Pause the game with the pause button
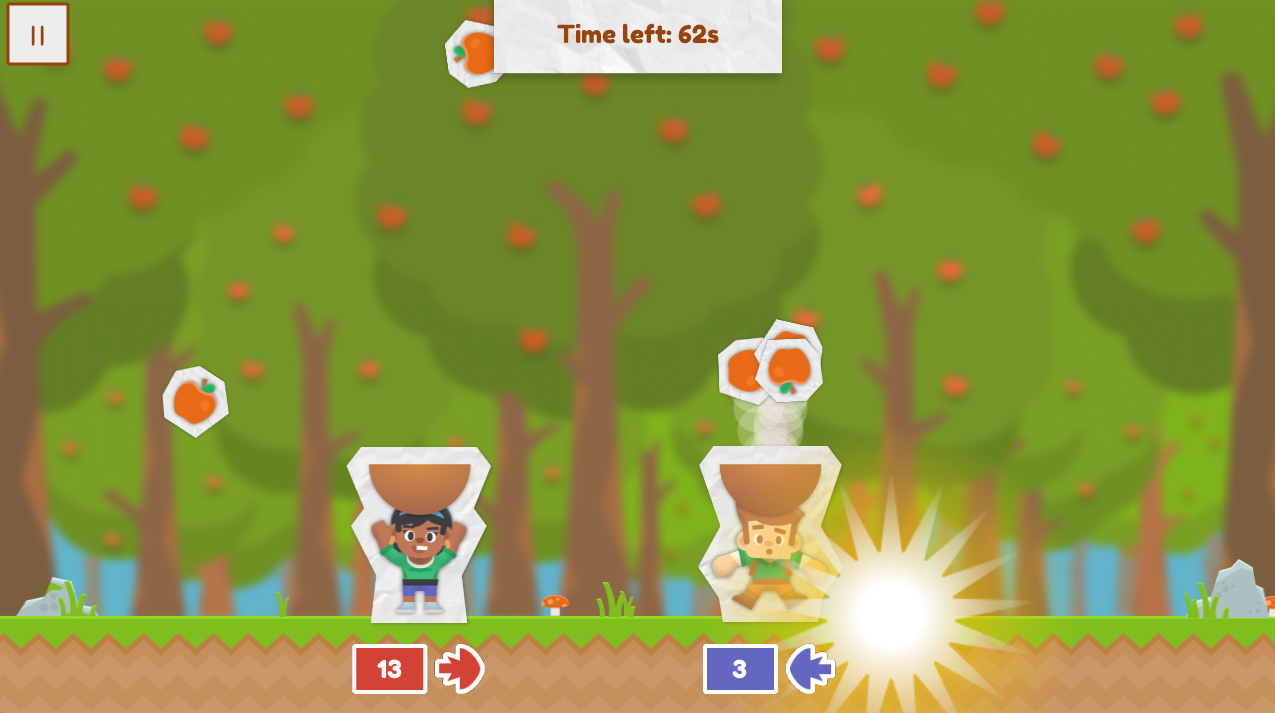Screen dimensions: 1275x713 pos(38,35)
